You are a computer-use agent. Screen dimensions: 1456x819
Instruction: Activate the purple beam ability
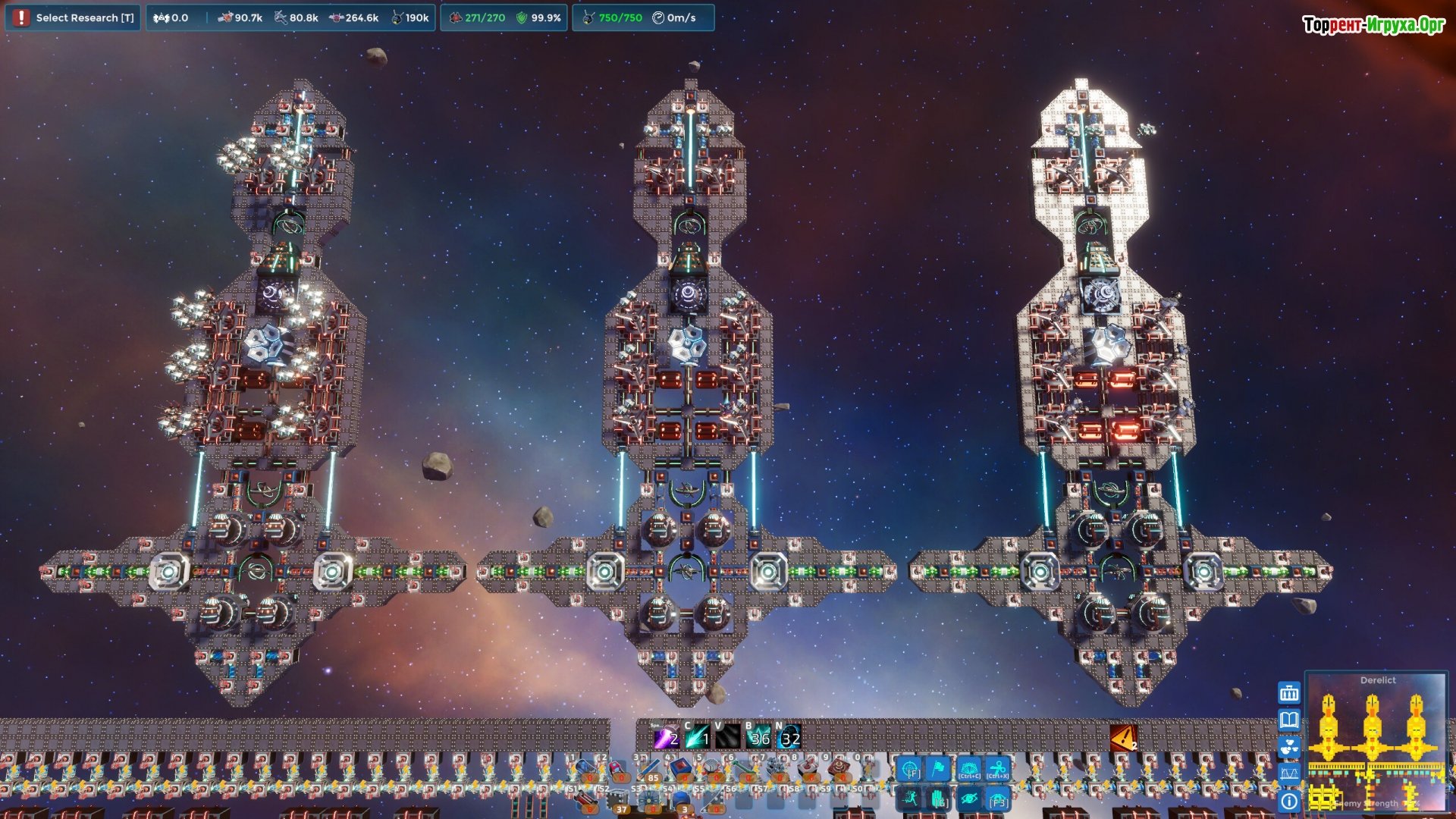coord(666,737)
